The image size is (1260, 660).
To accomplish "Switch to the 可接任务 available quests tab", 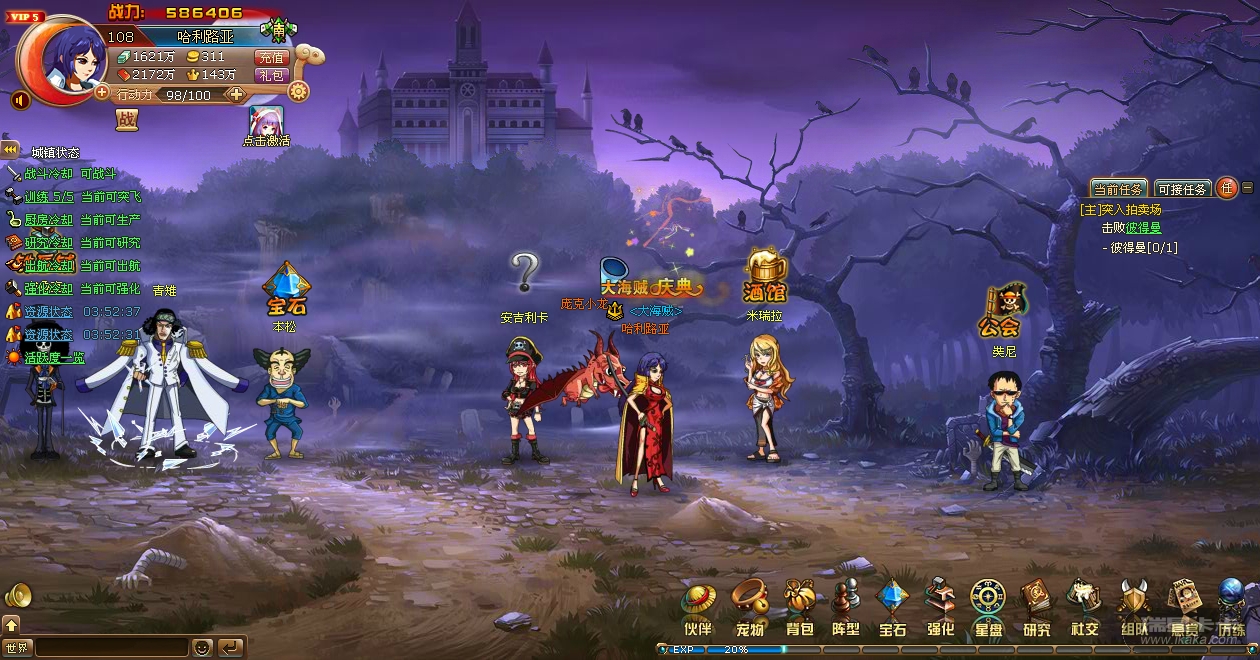I will pos(1182,189).
